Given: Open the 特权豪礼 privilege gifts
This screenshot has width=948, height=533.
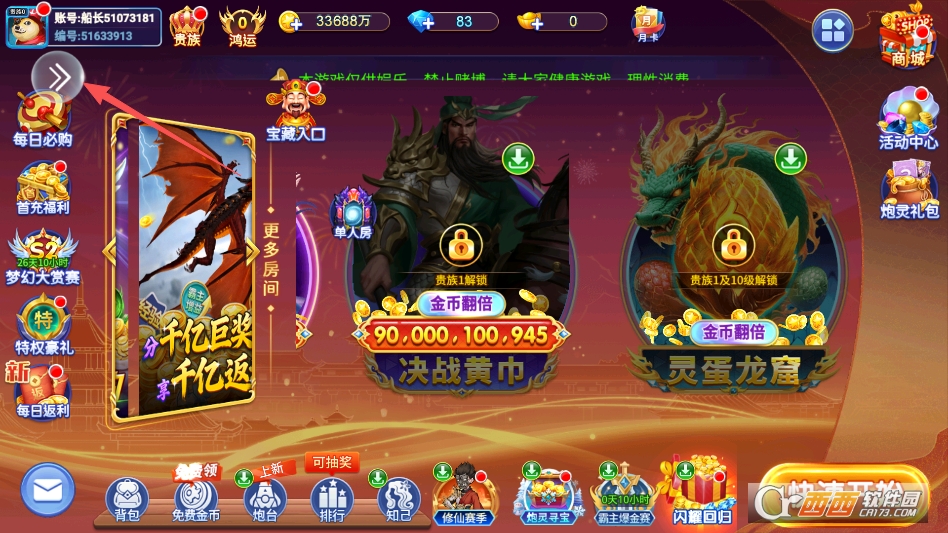Looking at the screenshot, I should tap(42, 325).
